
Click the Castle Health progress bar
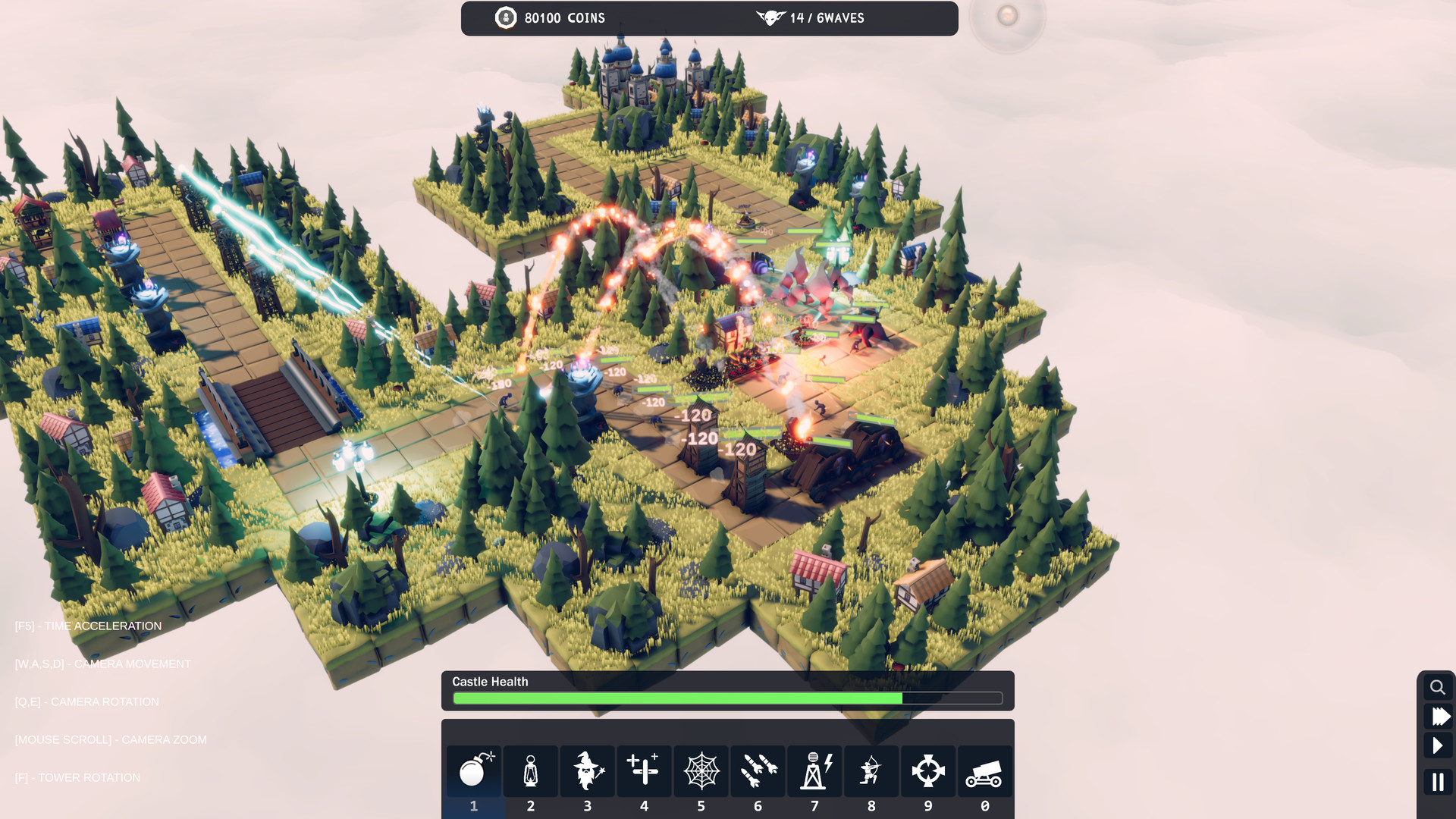tap(727, 698)
